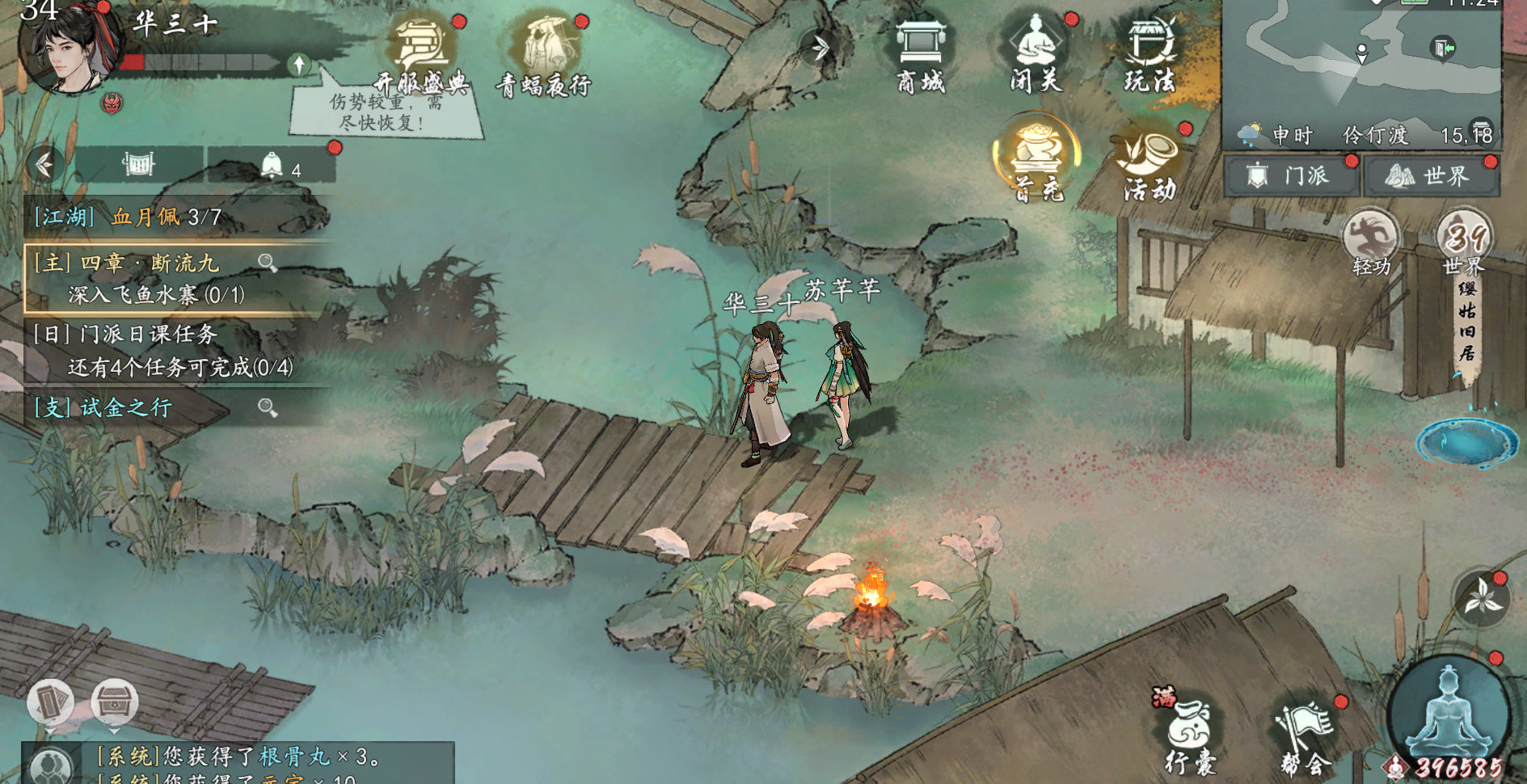This screenshot has height=784, width=1527.
Task: Click the minimap of 伶仃渡
Action: (x=1361, y=65)
